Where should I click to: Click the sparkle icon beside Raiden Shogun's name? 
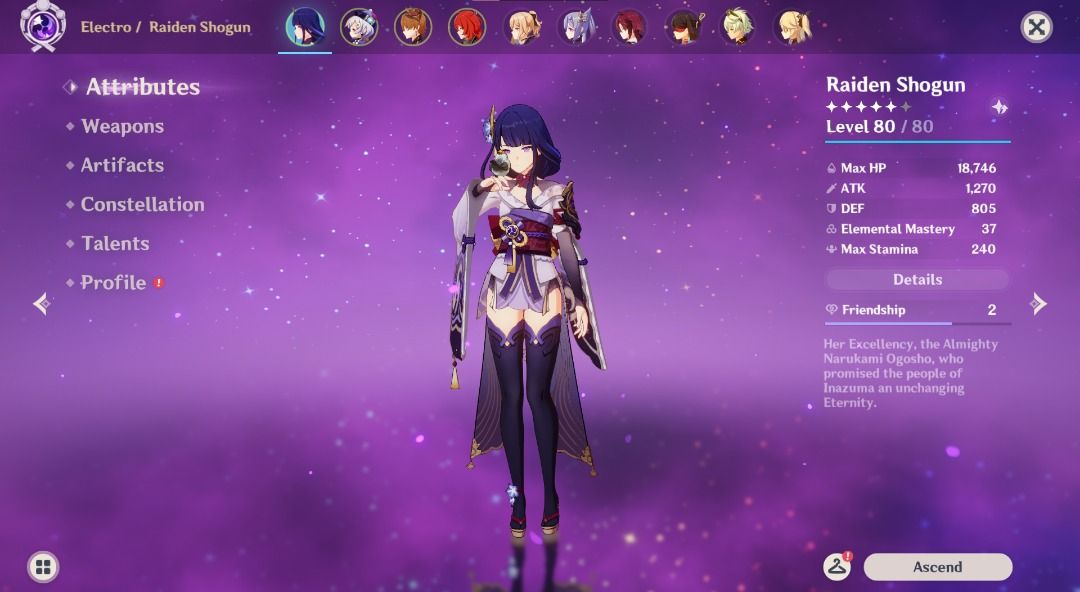(x=999, y=107)
